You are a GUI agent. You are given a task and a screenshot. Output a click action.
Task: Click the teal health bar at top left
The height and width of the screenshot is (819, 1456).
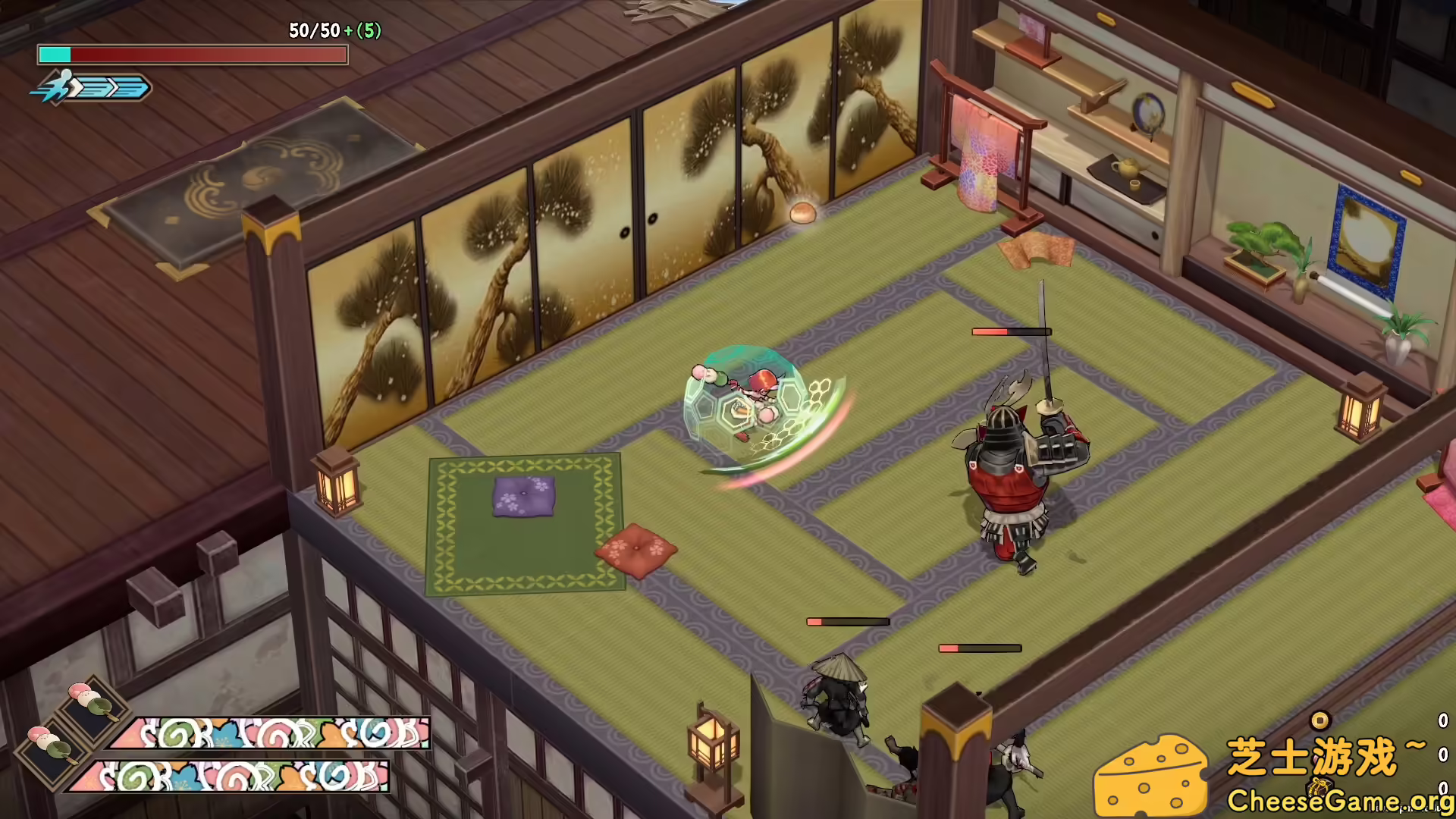(x=57, y=55)
